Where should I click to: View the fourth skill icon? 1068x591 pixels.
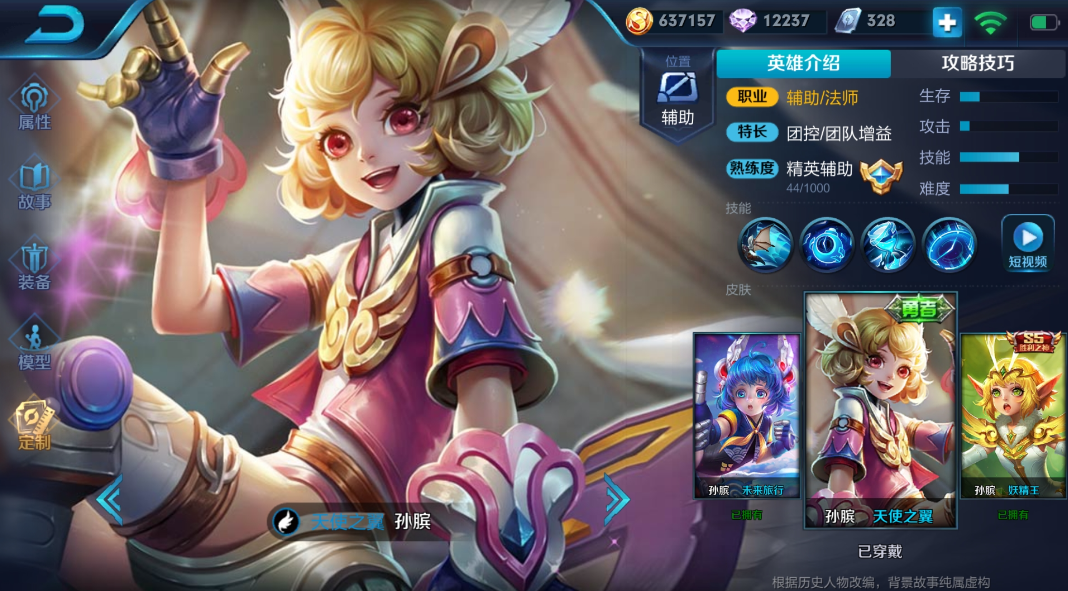[950, 244]
